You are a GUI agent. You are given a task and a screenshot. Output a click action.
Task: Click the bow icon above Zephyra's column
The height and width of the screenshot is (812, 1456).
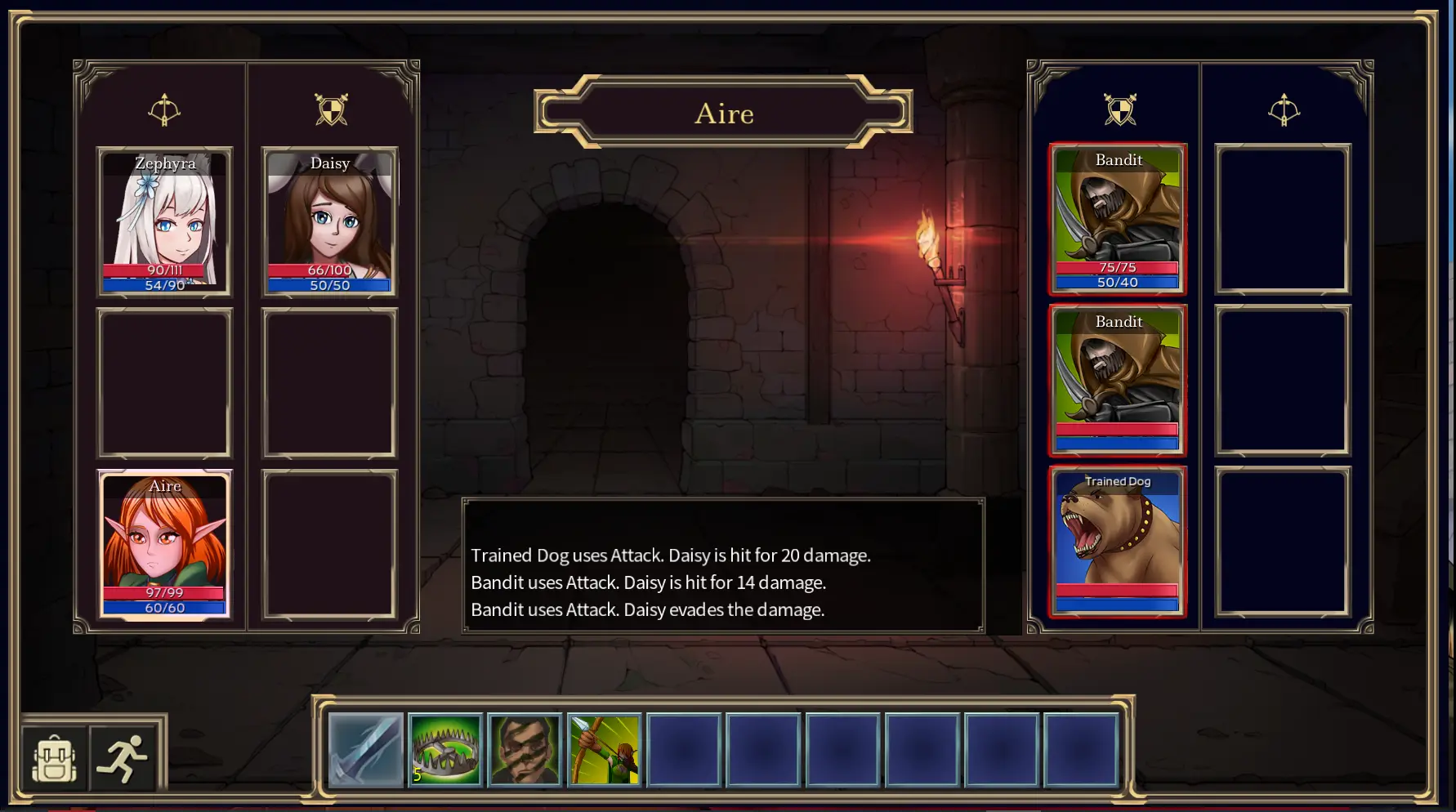(165, 110)
